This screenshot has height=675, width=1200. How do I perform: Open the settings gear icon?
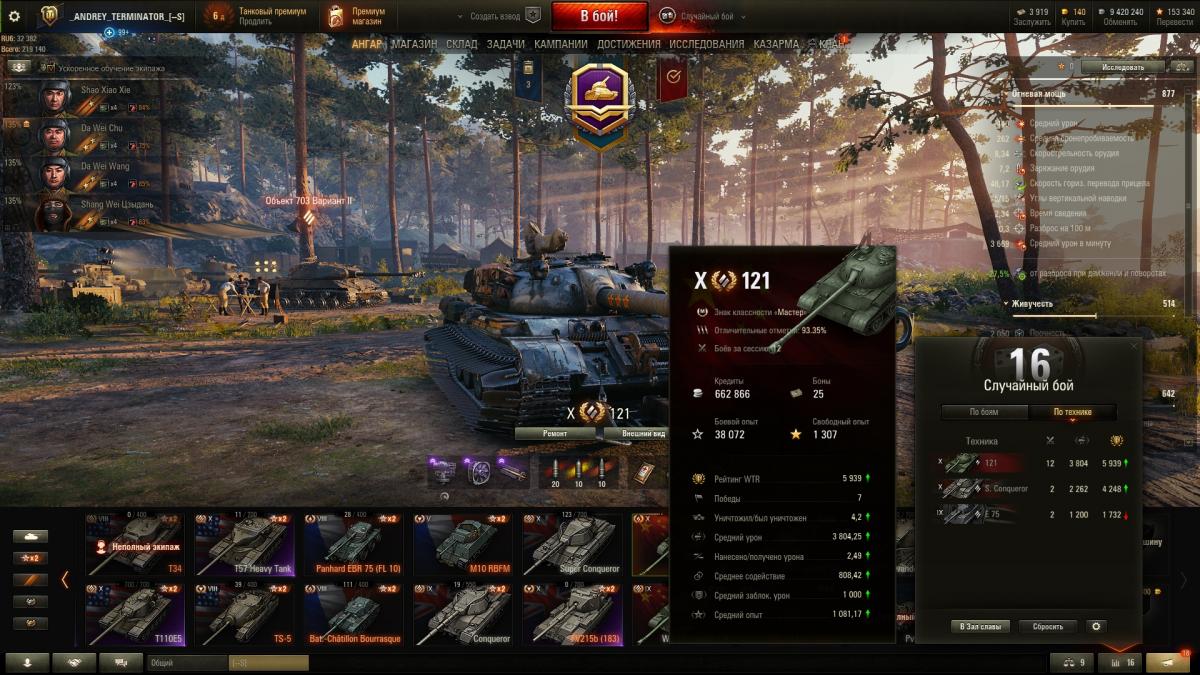pos(14,16)
